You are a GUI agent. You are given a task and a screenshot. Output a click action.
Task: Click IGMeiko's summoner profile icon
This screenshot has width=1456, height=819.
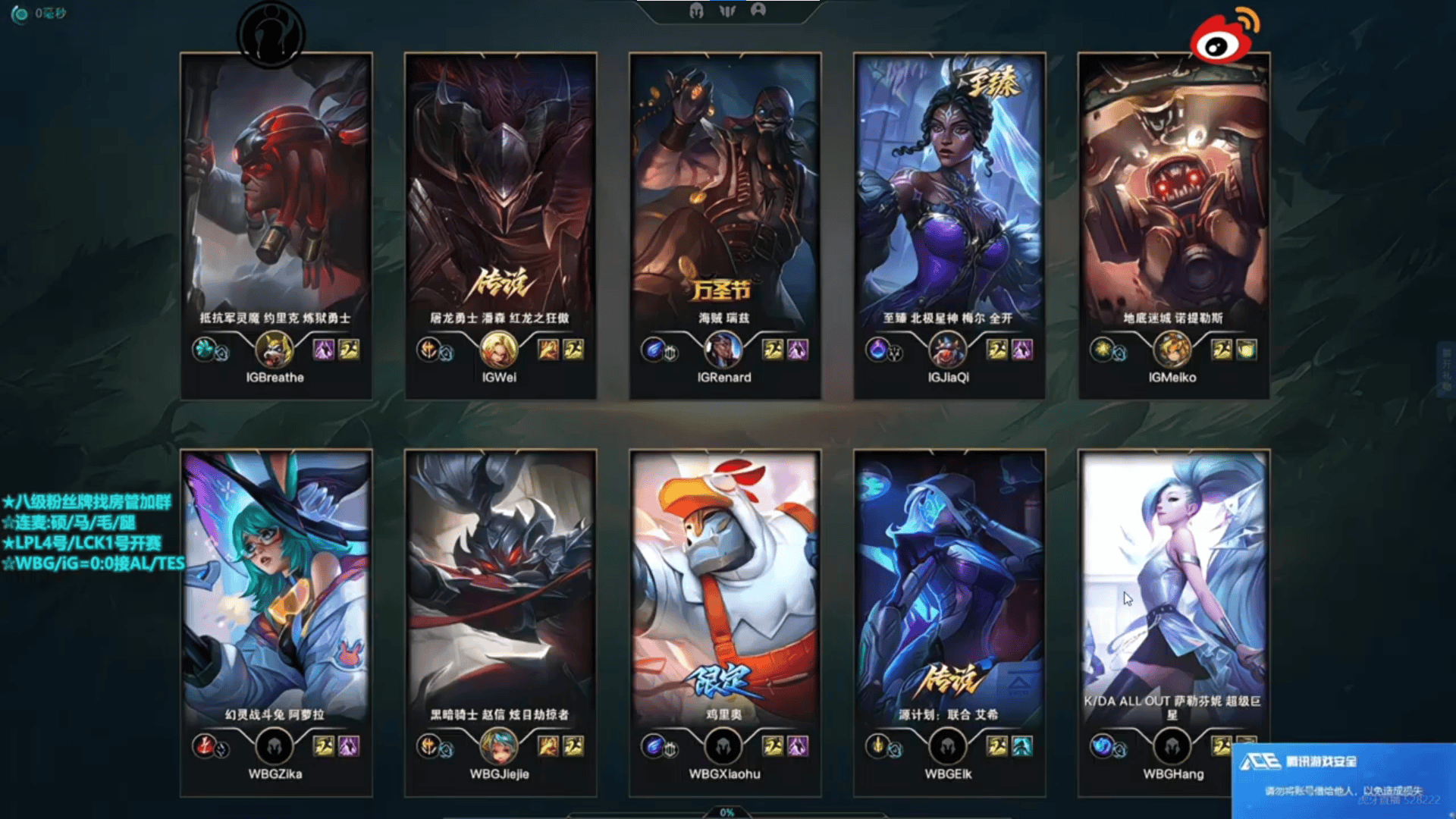[x=1172, y=350]
